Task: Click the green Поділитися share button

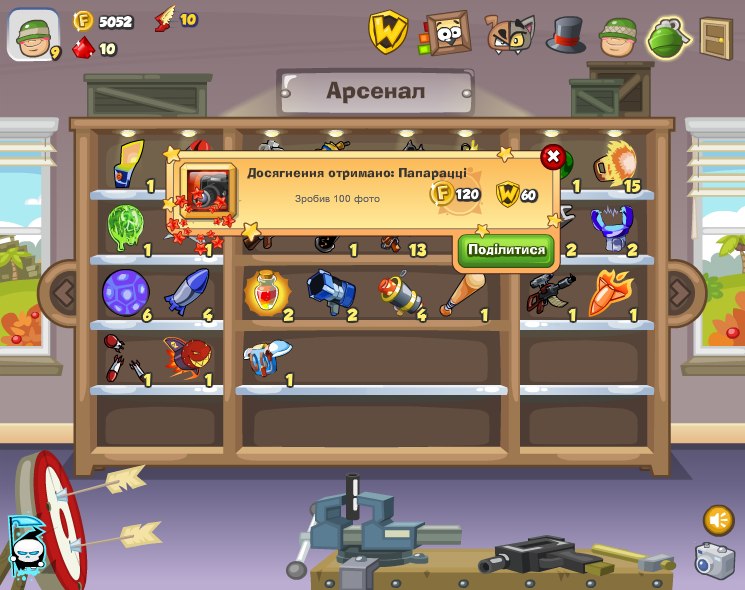Action: pyautogui.click(x=506, y=250)
